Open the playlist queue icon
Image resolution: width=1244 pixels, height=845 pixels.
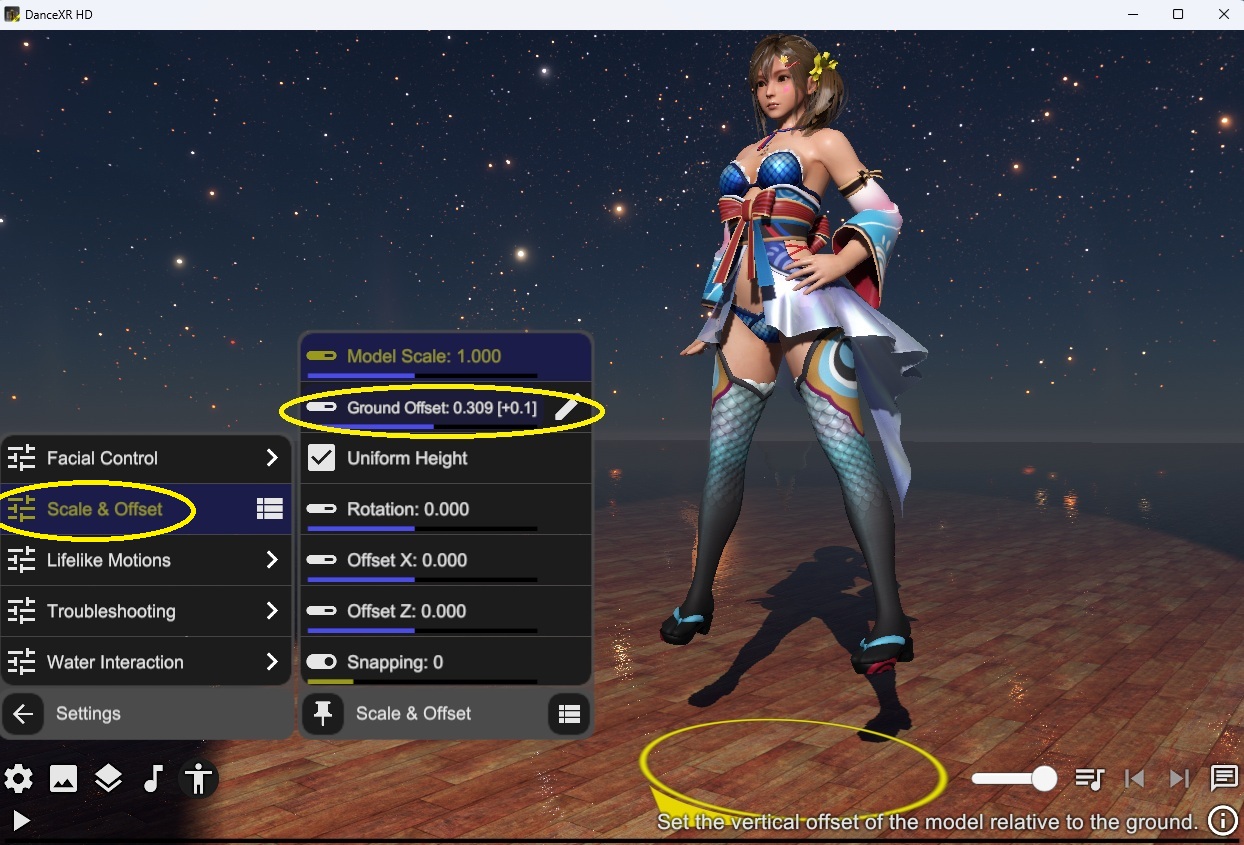click(x=1089, y=779)
